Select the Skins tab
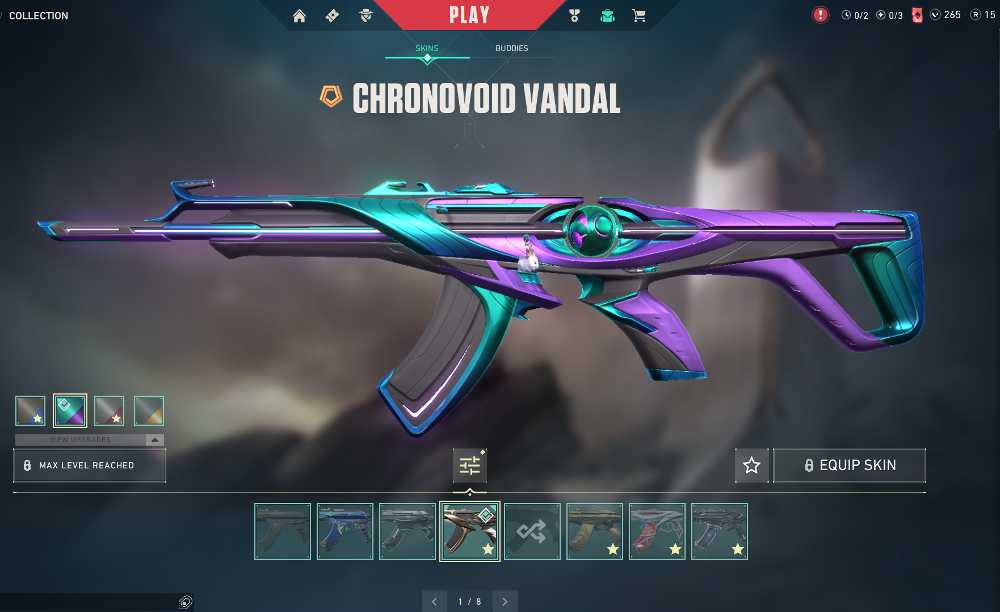 coord(427,48)
